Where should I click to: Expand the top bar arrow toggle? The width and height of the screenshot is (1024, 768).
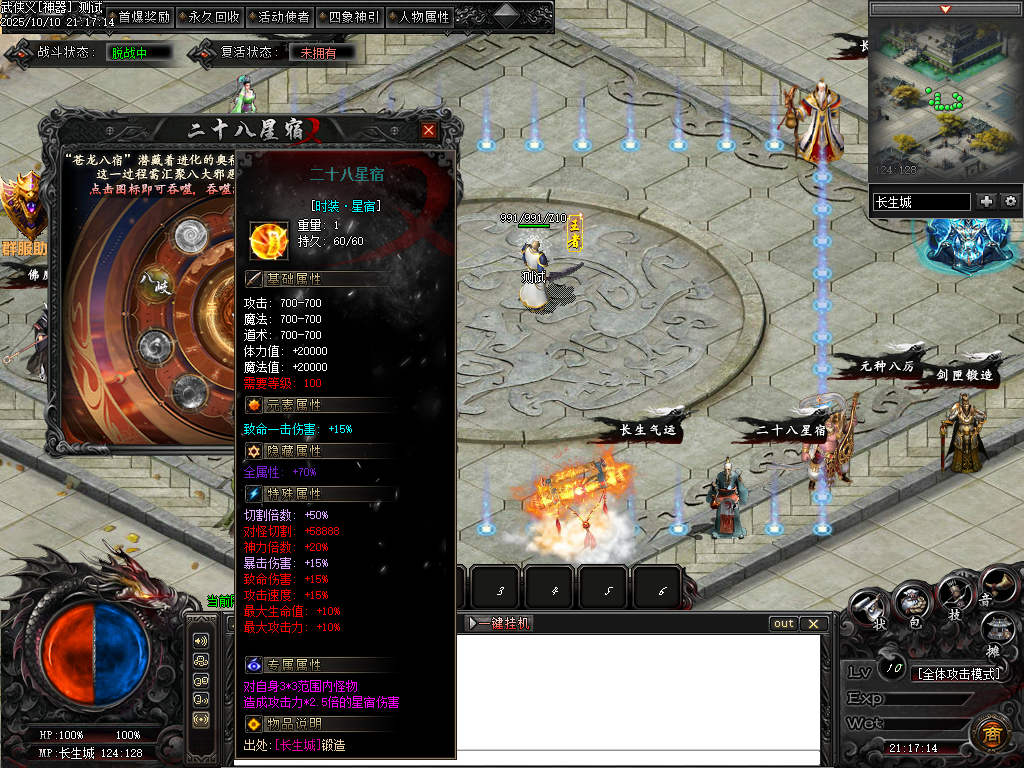(x=505, y=15)
